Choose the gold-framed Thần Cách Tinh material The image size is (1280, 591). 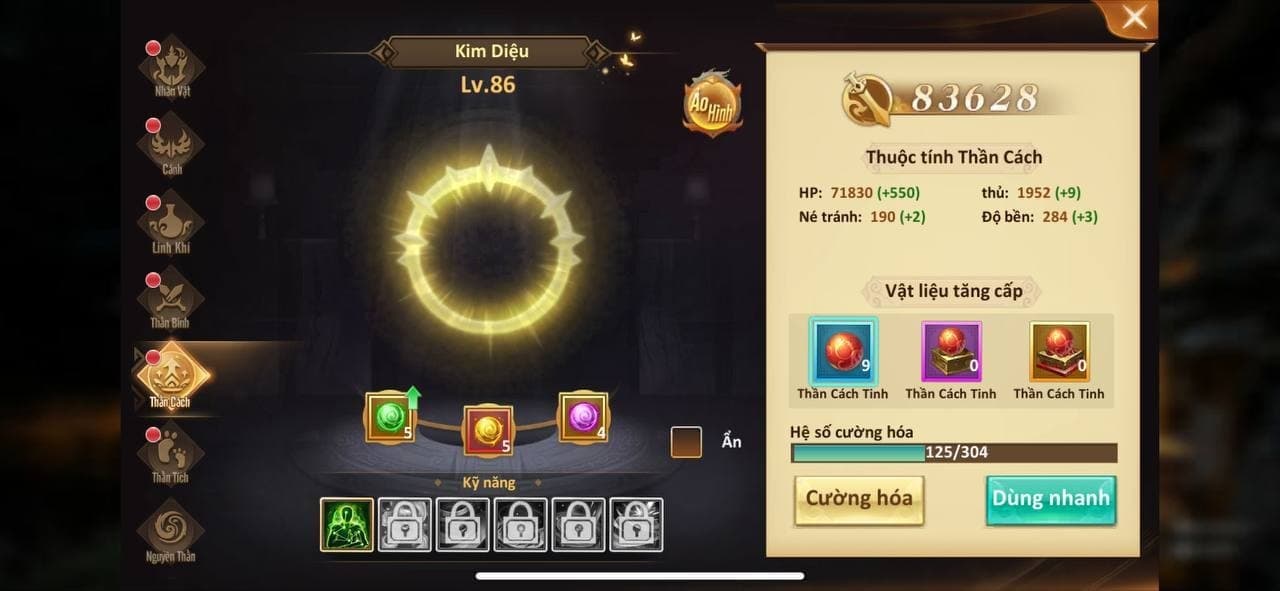[x=1059, y=352]
